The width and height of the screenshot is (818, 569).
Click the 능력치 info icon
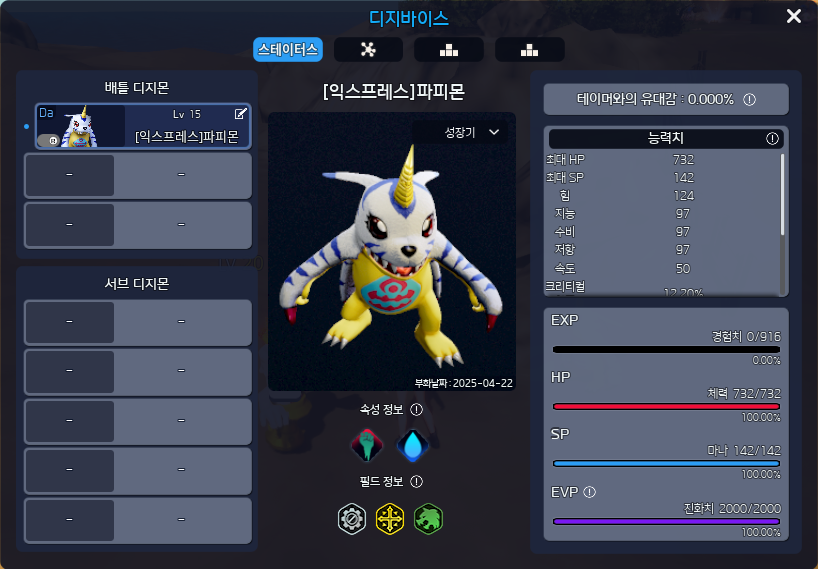[x=772, y=139]
